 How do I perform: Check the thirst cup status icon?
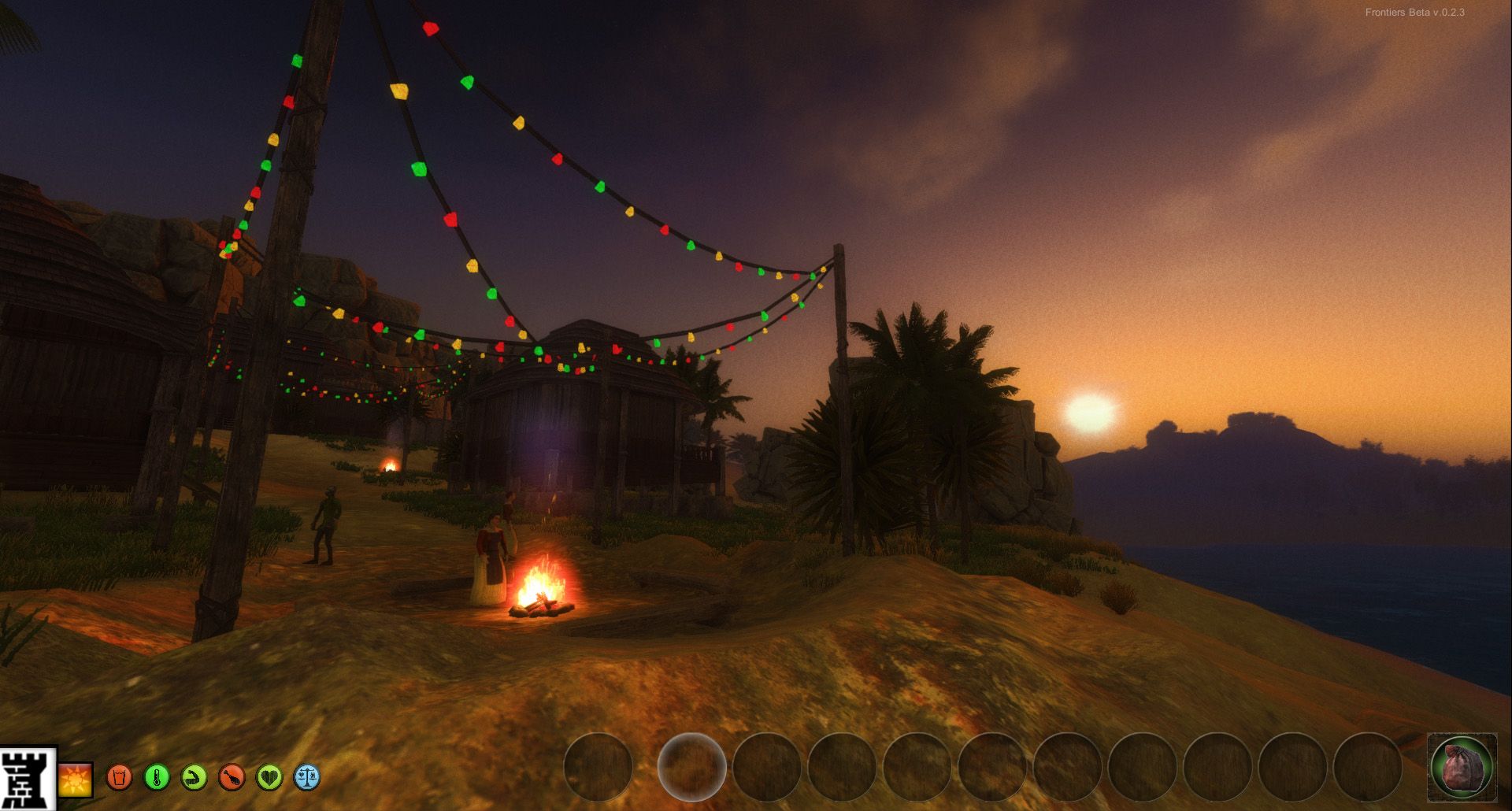coord(120,778)
